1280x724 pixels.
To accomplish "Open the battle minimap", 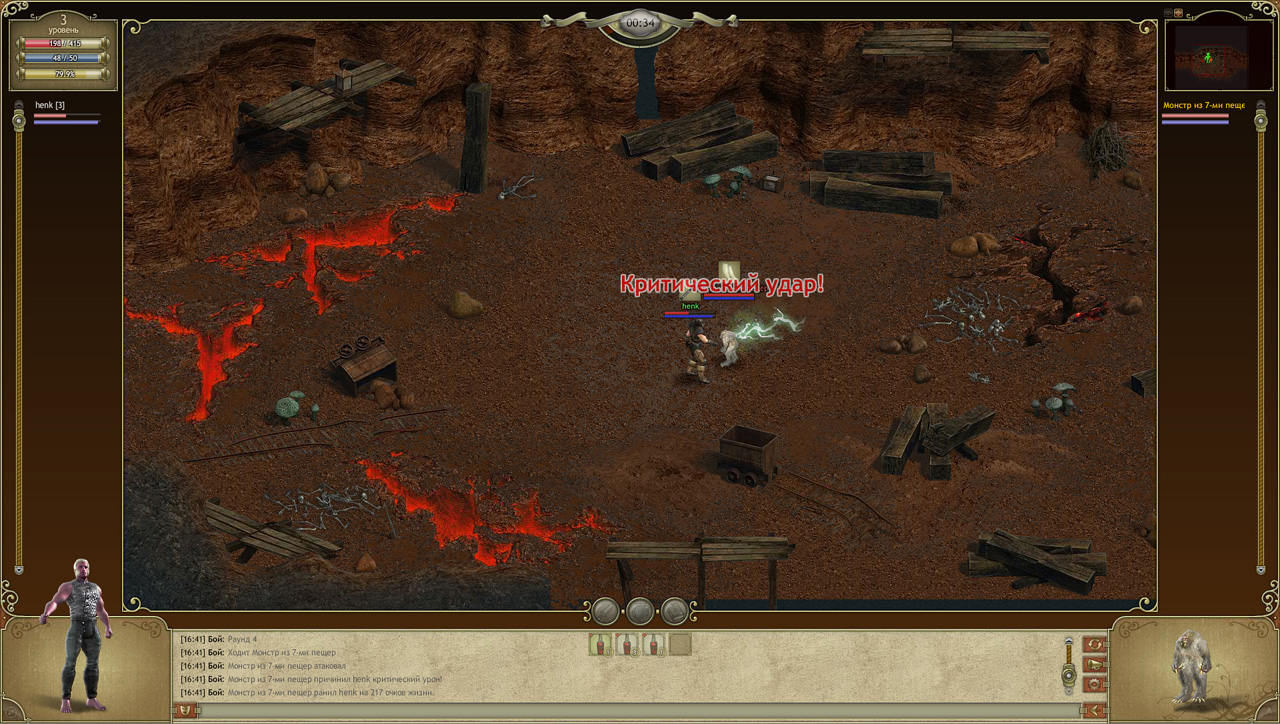I will point(1210,56).
